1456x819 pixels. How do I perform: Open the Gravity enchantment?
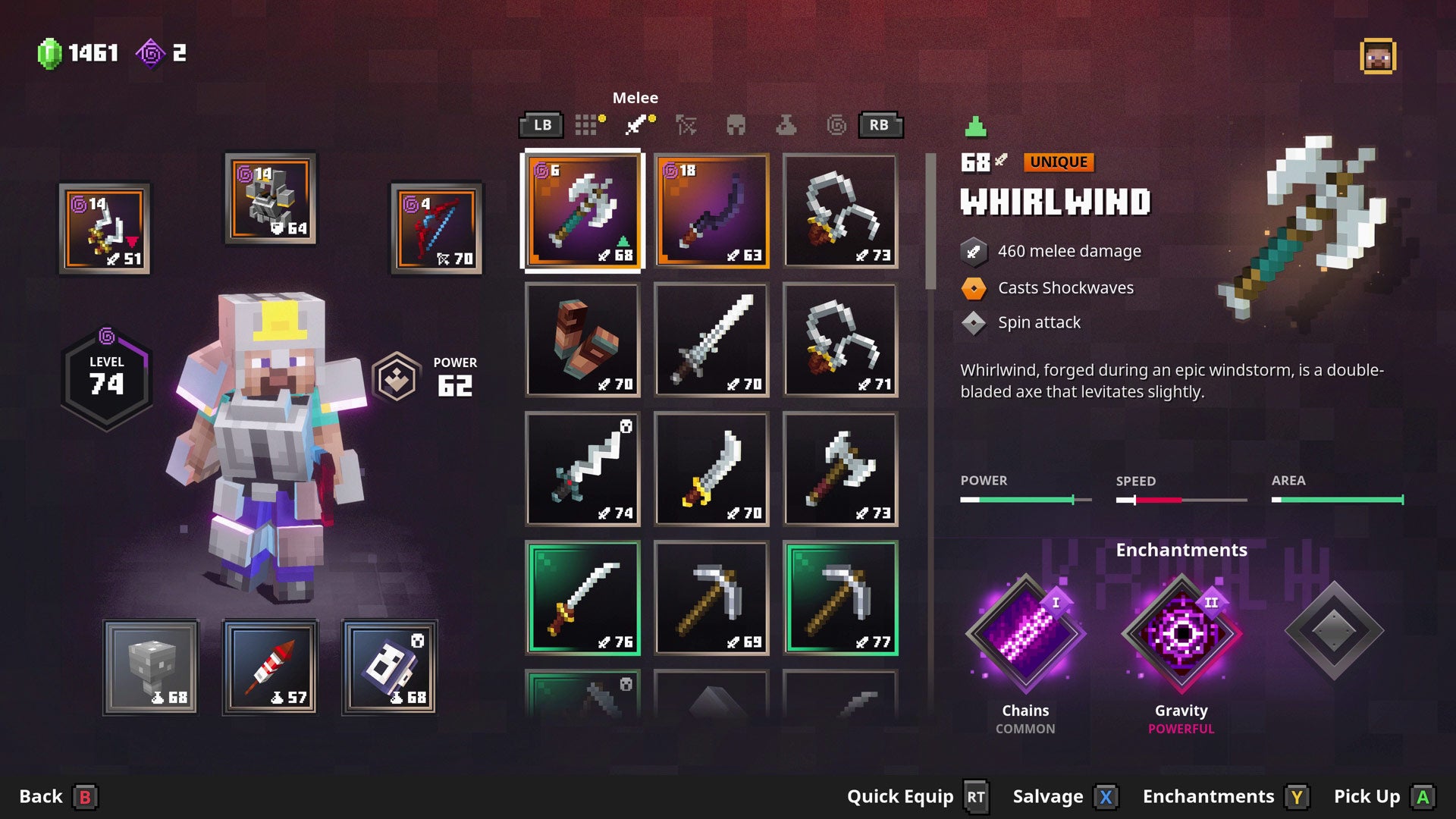point(1181,633)
